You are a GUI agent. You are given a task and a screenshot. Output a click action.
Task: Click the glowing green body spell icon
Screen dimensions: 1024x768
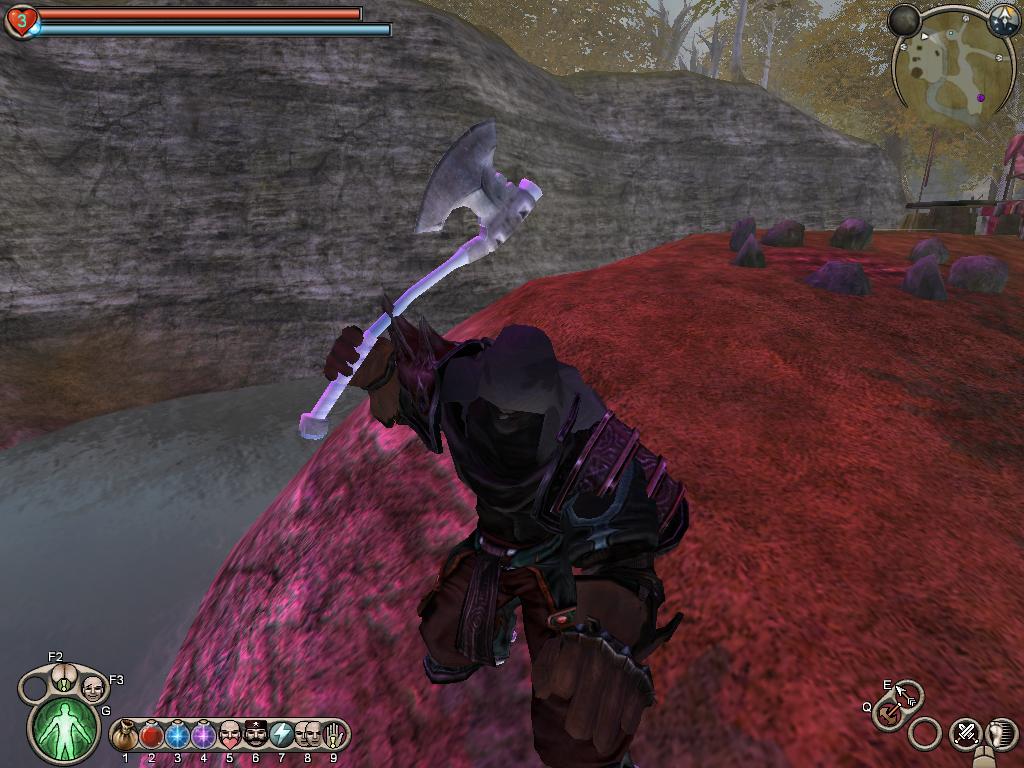[65, 728]
